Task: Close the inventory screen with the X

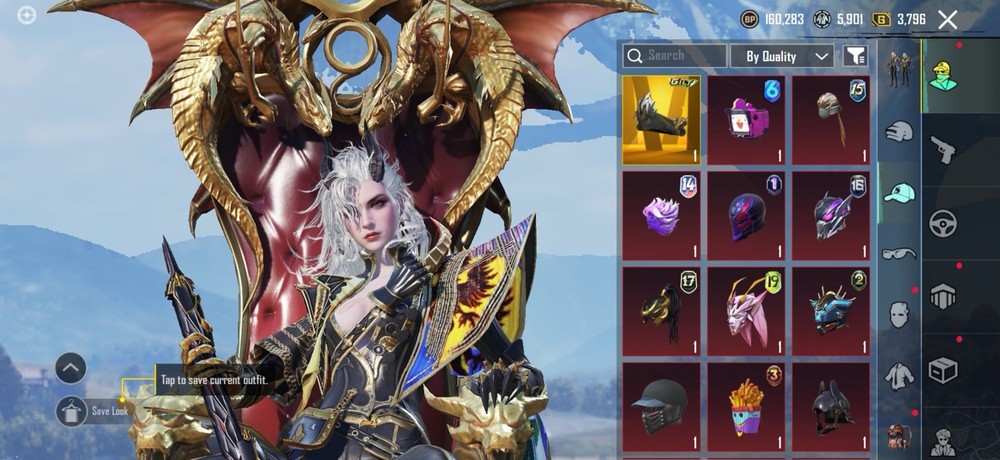Action: [x=947, y=19]
